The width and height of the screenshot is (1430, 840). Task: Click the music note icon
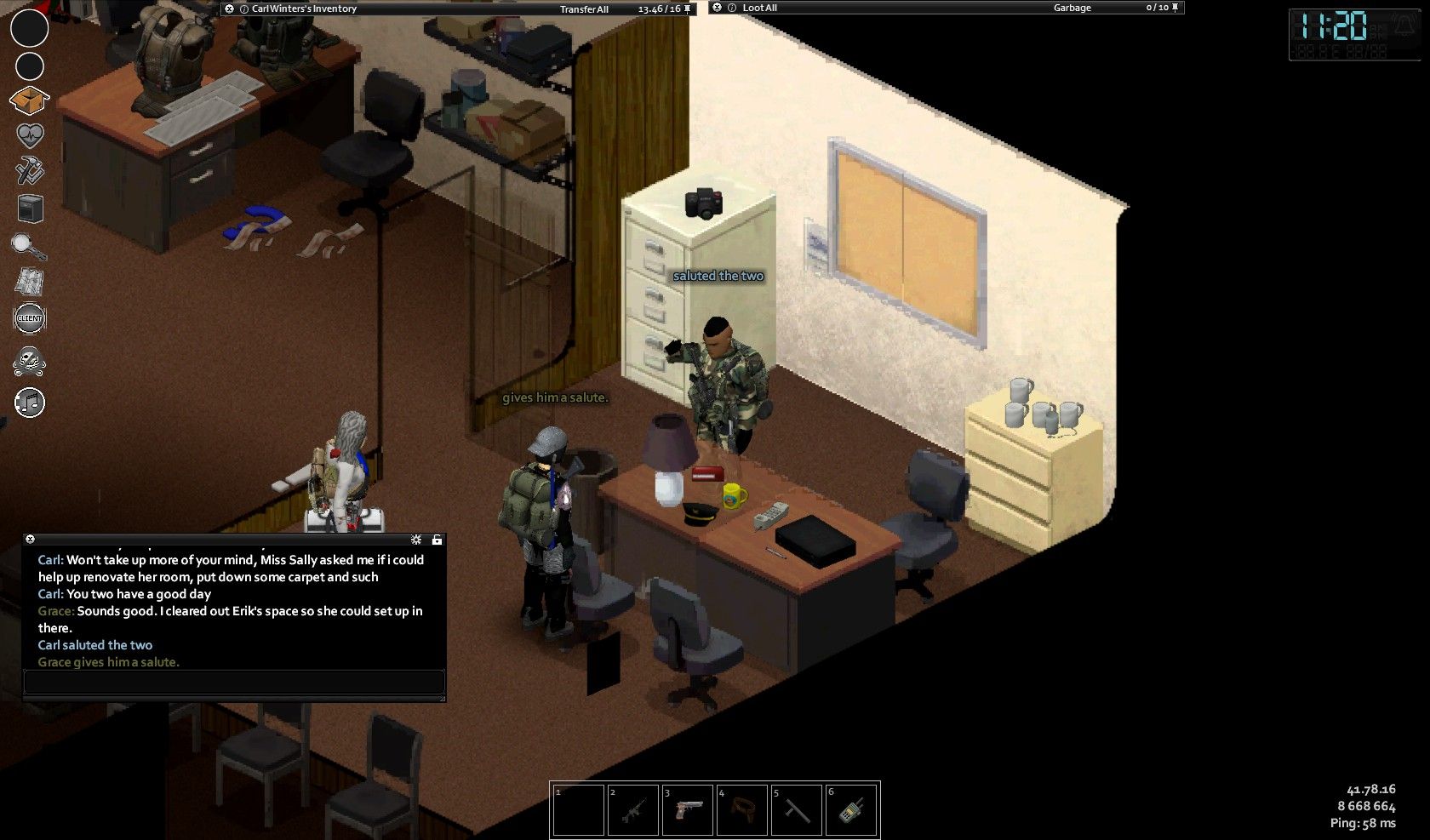(x=30, y=403)
